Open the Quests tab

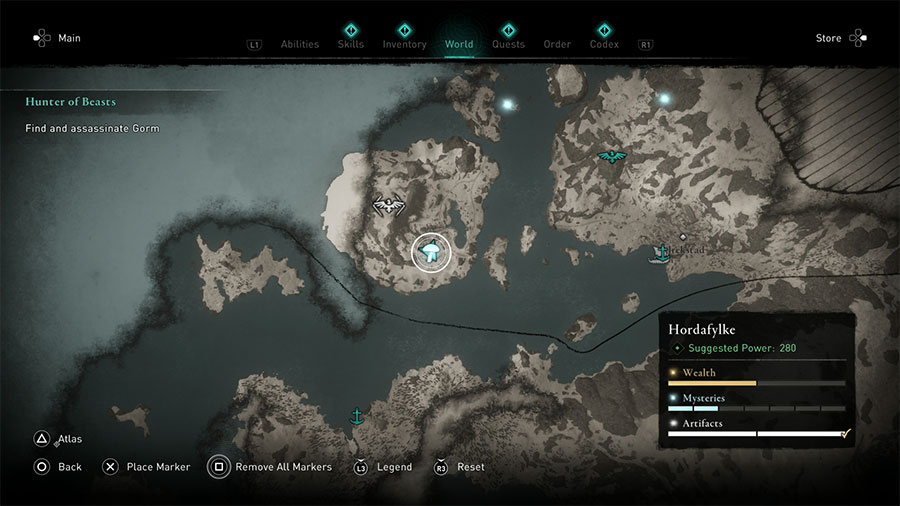508,44
